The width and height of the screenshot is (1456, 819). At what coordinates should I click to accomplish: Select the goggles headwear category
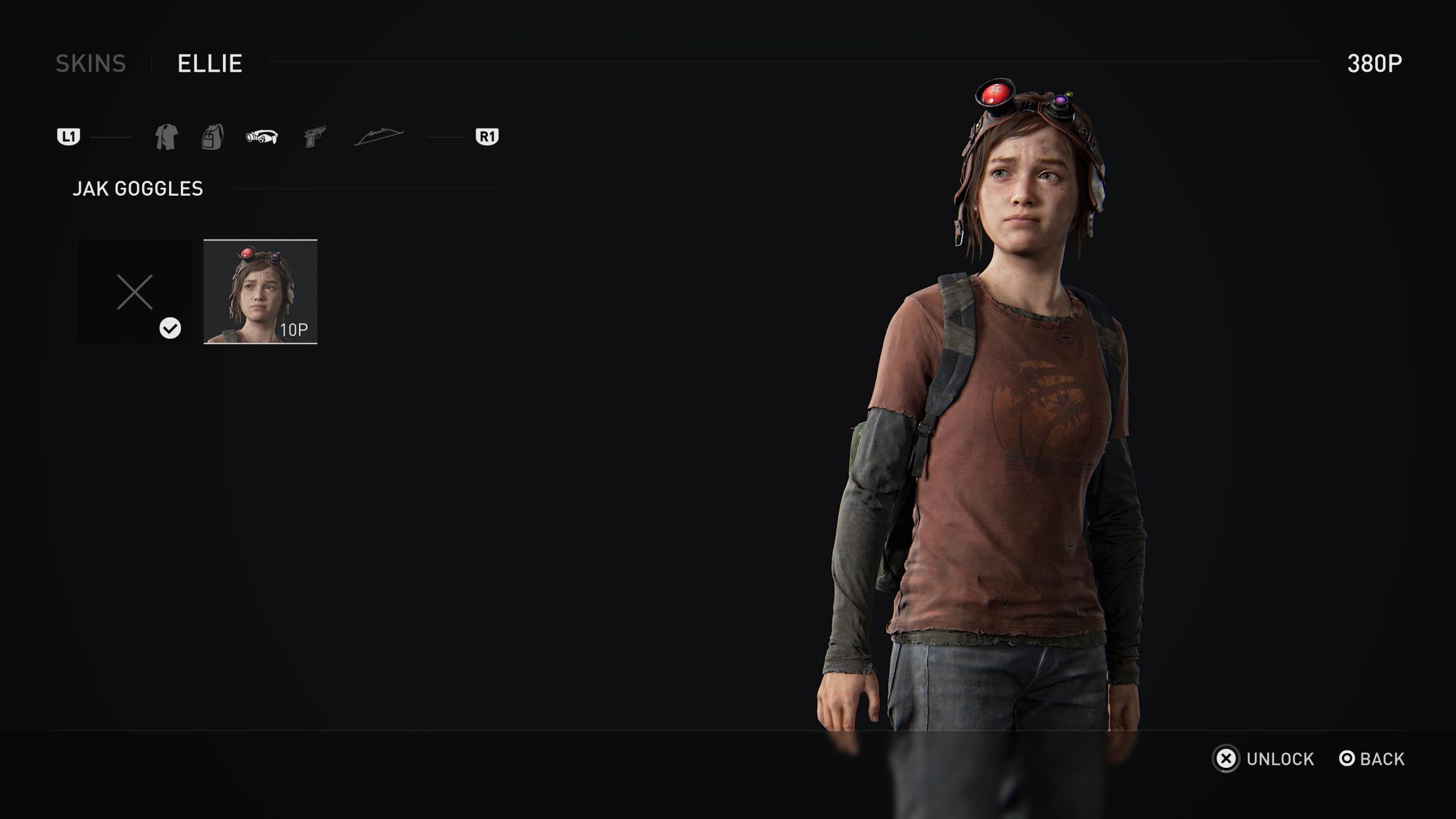262,137
